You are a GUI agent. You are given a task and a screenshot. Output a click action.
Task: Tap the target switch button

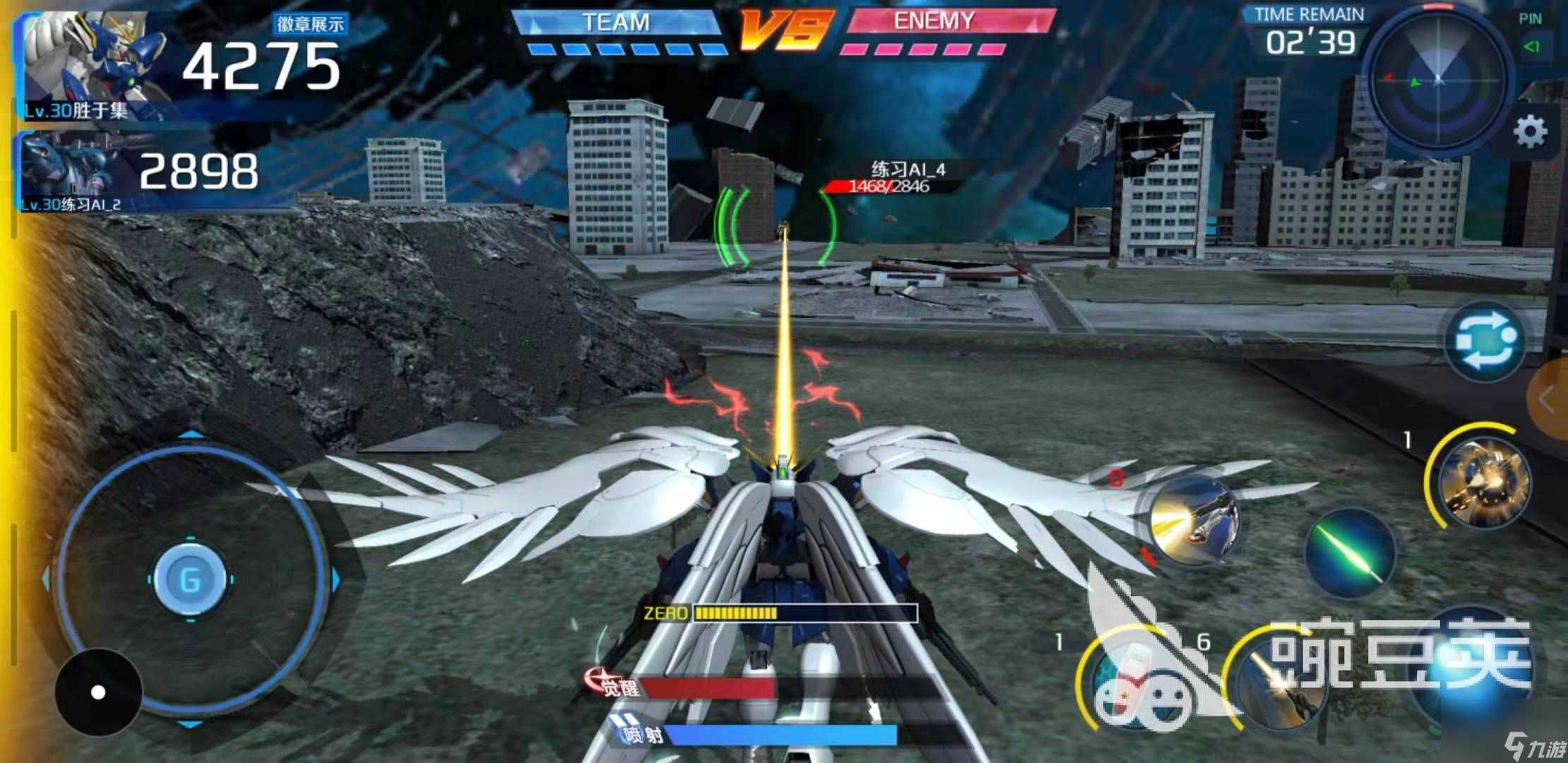[1485, 341]
